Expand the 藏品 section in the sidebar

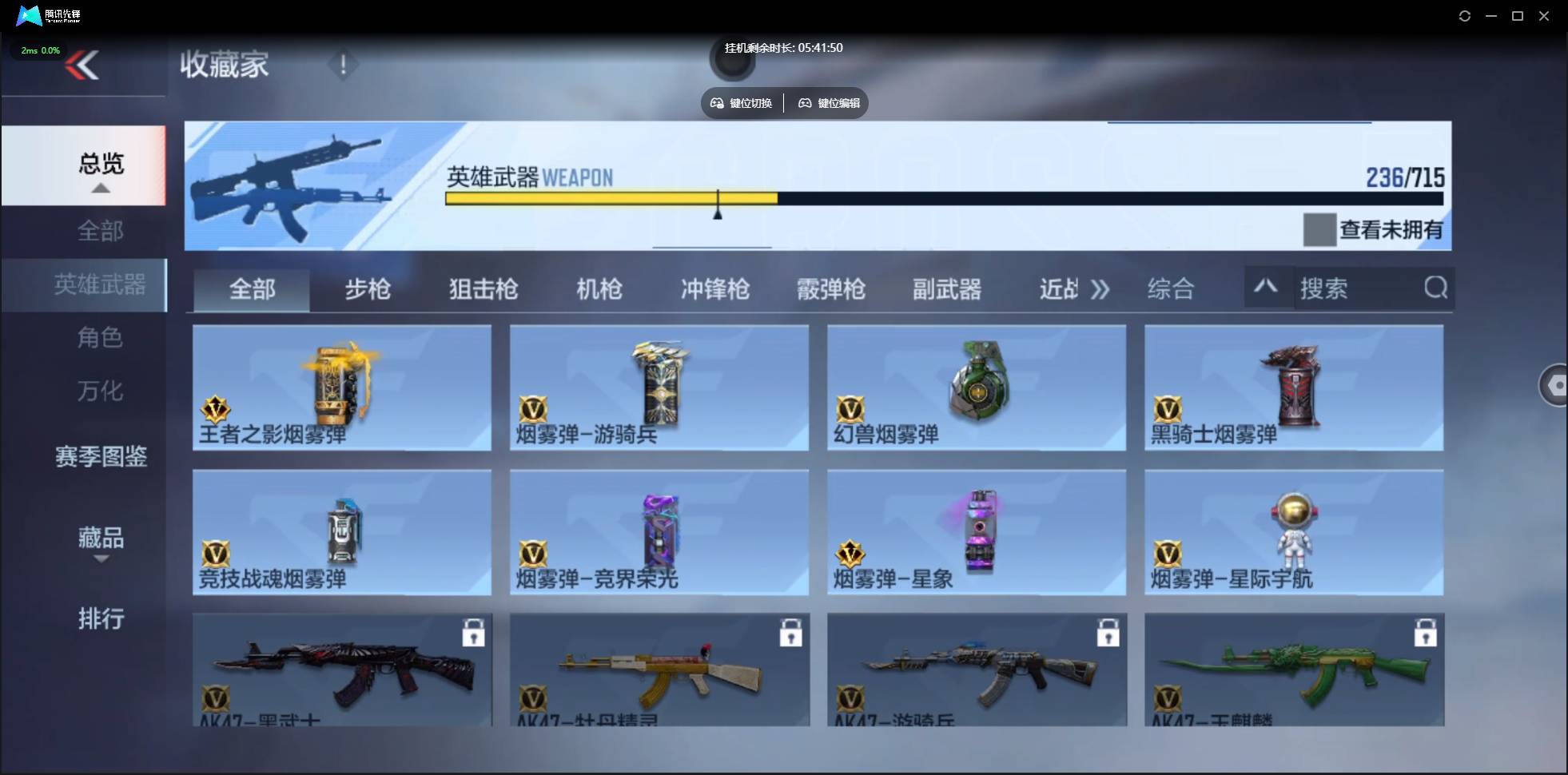pos(101,559)
